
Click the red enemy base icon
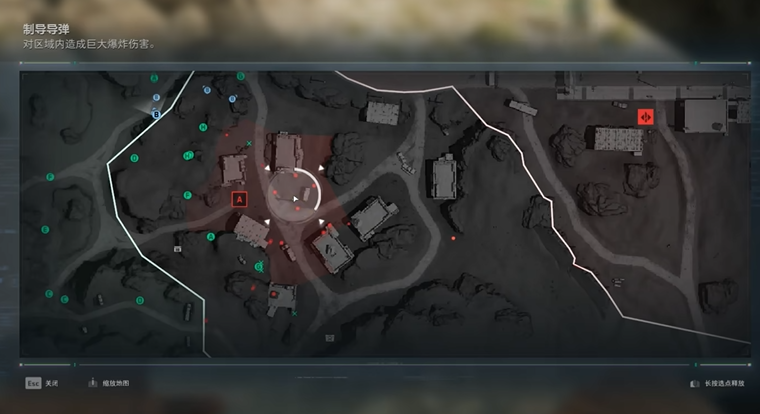pyautogui.click(x=646, y=117)
